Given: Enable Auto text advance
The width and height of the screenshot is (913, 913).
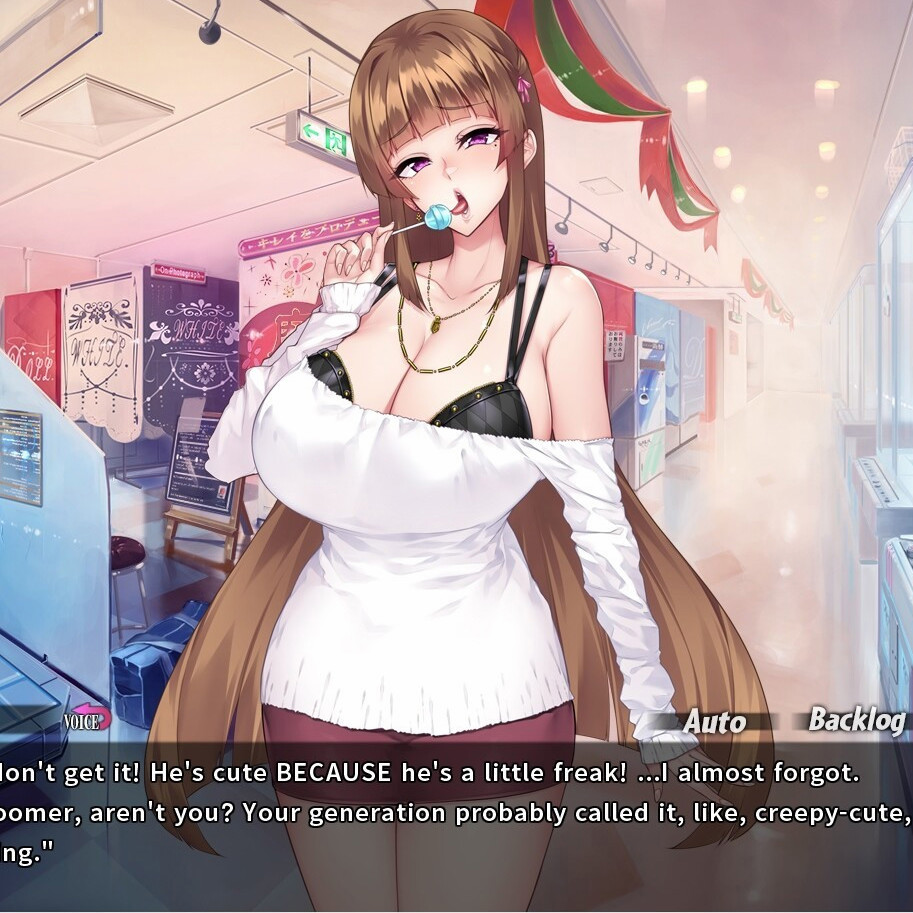Looking at the screenshot, I should coord(714,722).
